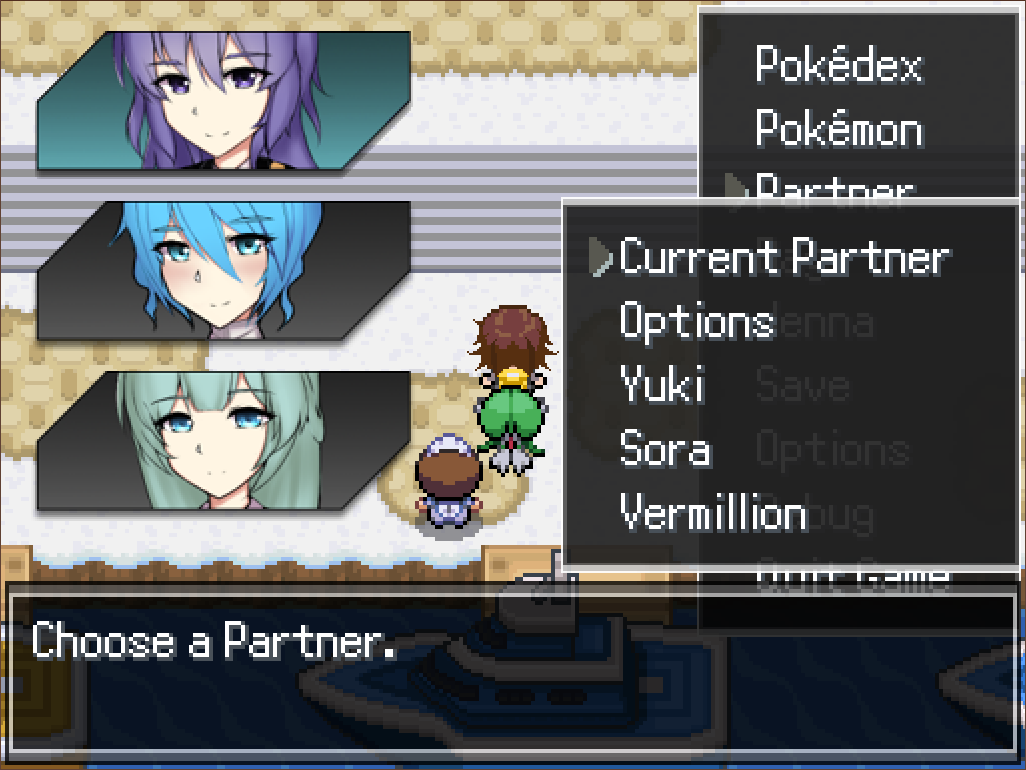Select the Current Partner entry

click(783, 258)
